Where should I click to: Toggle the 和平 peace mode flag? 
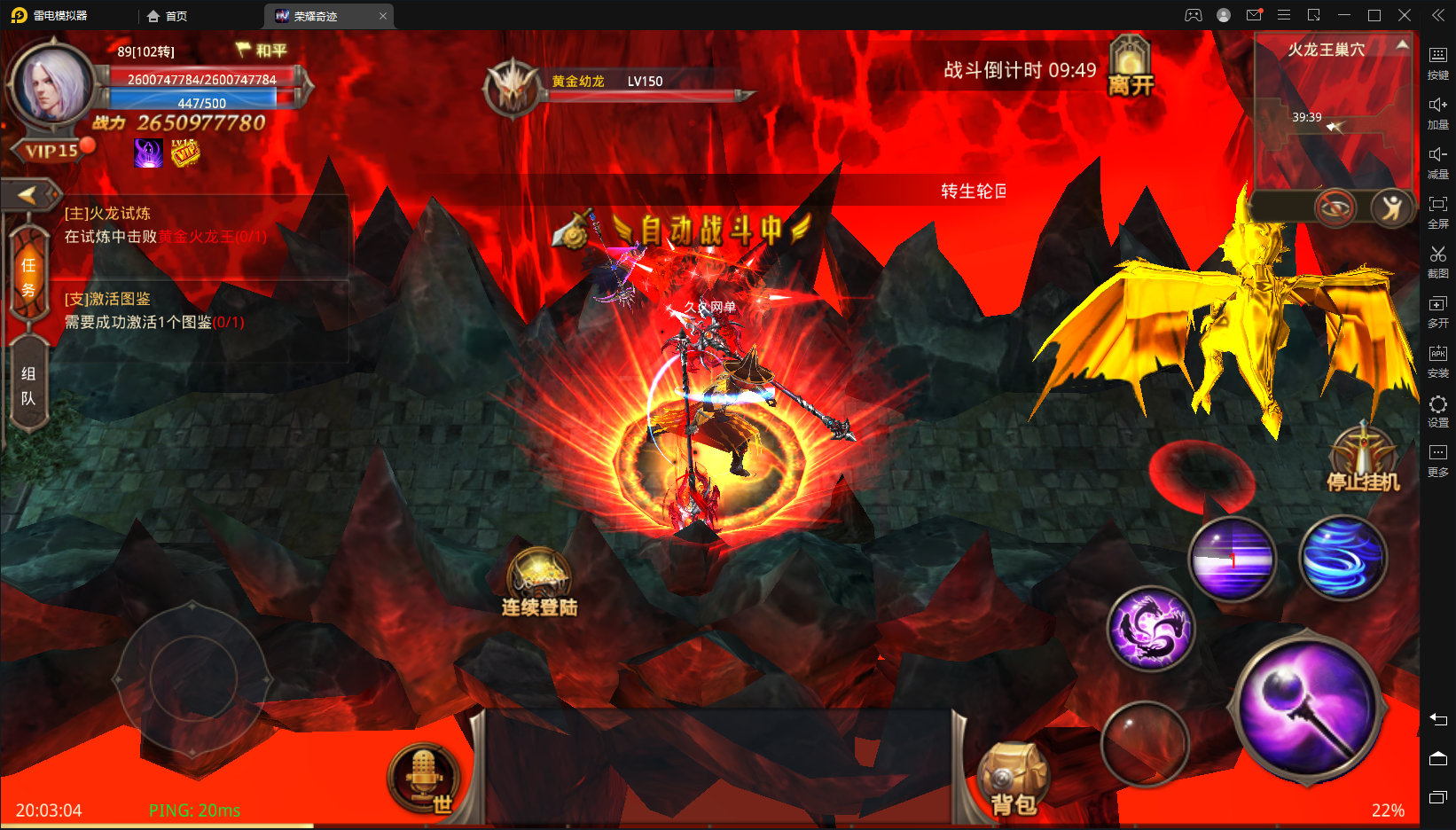click(x=262, y=51)
